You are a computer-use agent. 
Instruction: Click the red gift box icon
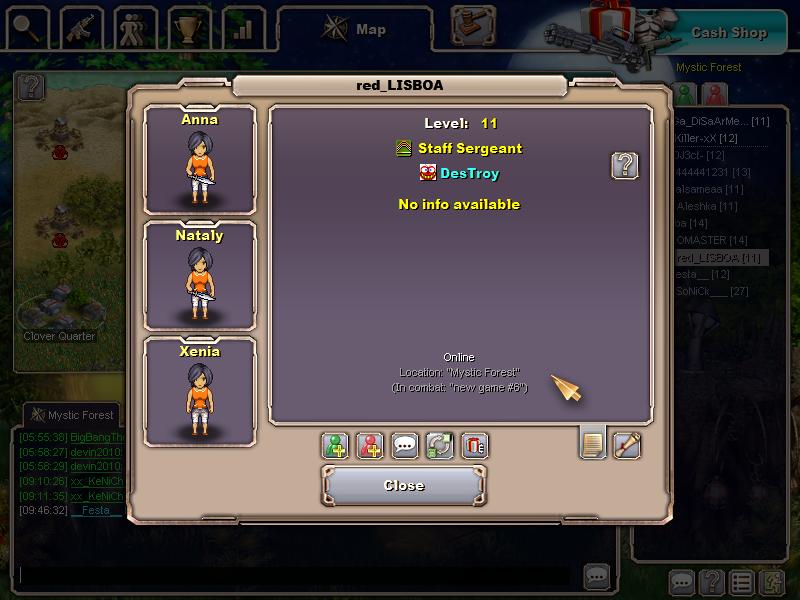(474, 446)
